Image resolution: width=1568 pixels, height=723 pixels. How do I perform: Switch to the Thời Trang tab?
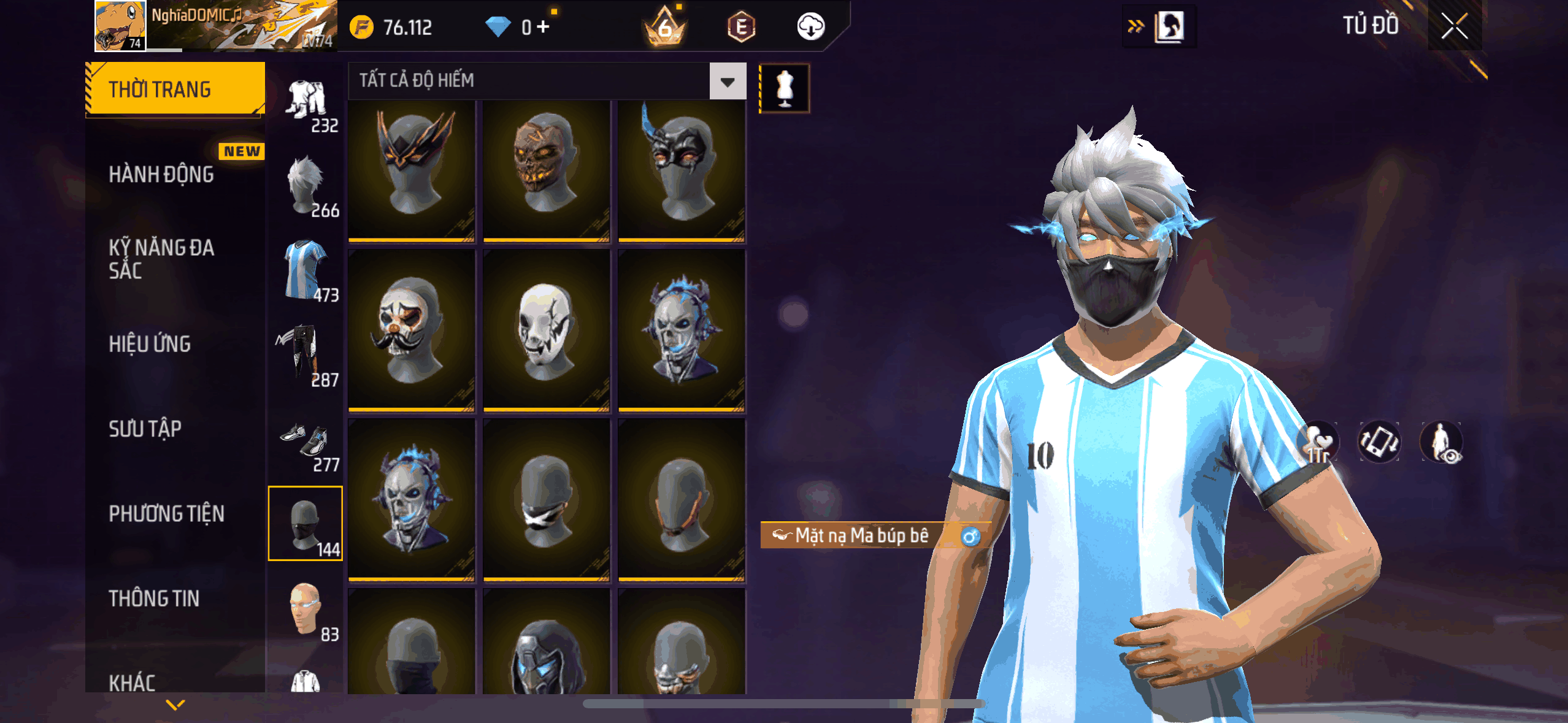pyautogui.click(x=175, y=90)
